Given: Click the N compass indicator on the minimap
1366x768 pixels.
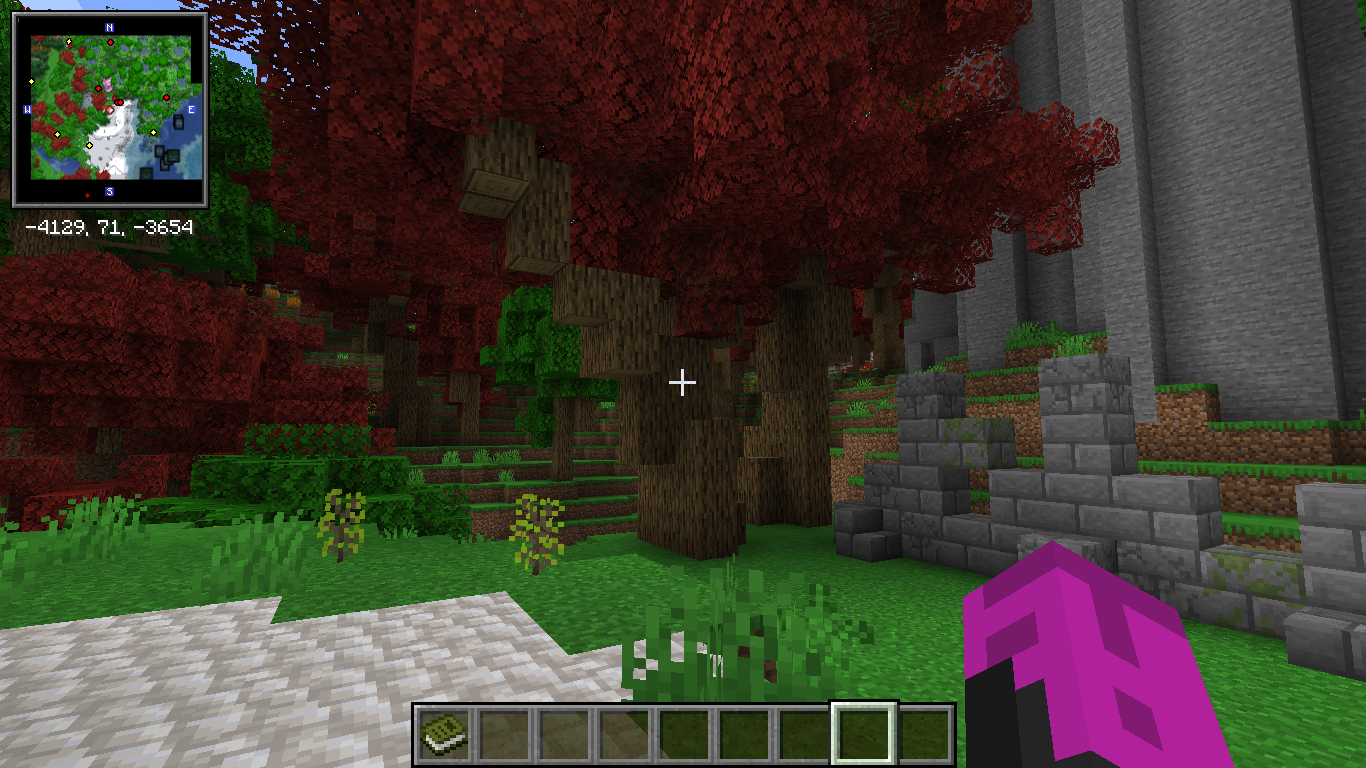Looking at the screenshot, I should click(109, 28).
